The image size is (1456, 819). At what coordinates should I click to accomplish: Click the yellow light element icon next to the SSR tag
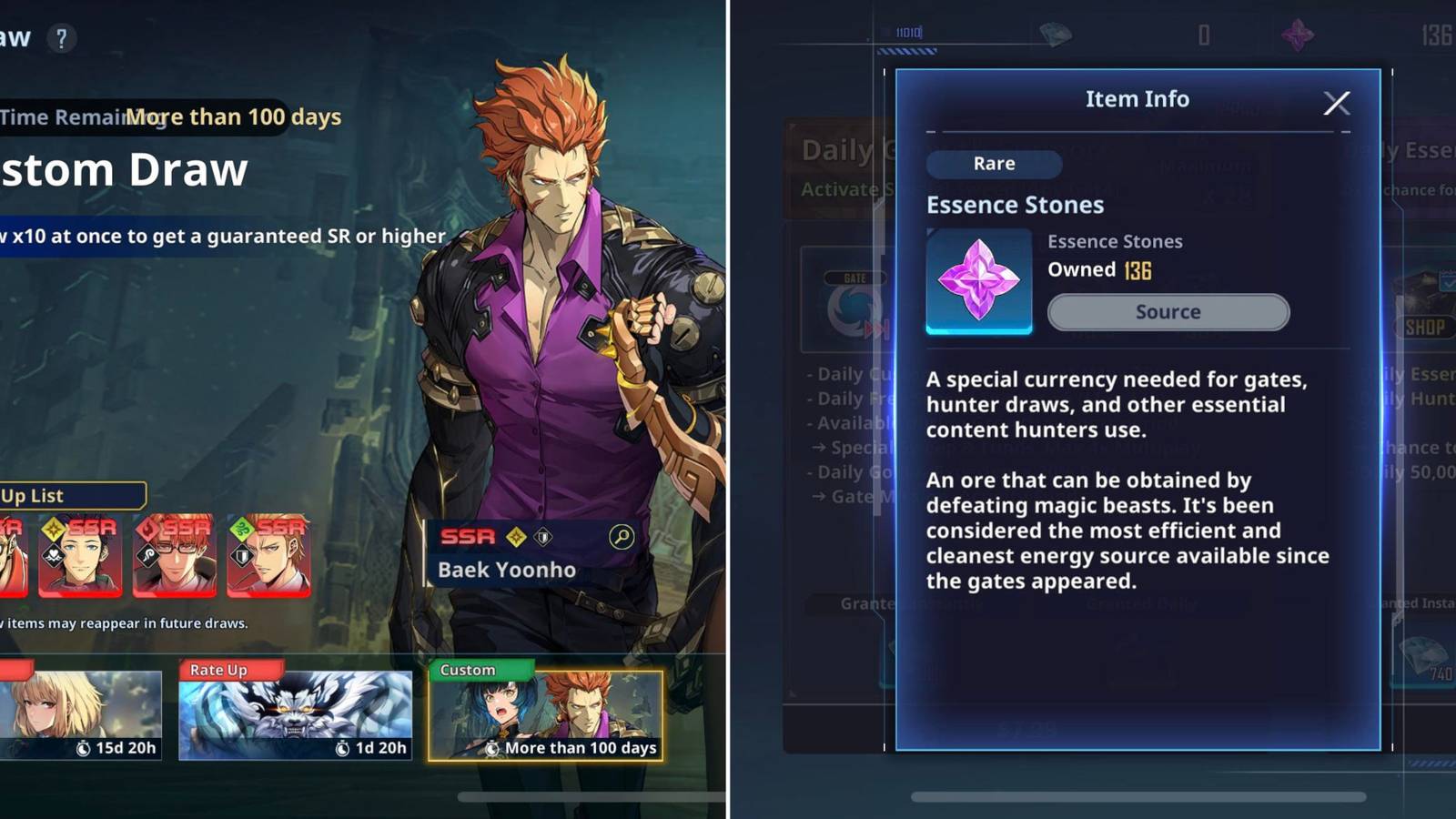pyautogui.click(x=514, y=536)
